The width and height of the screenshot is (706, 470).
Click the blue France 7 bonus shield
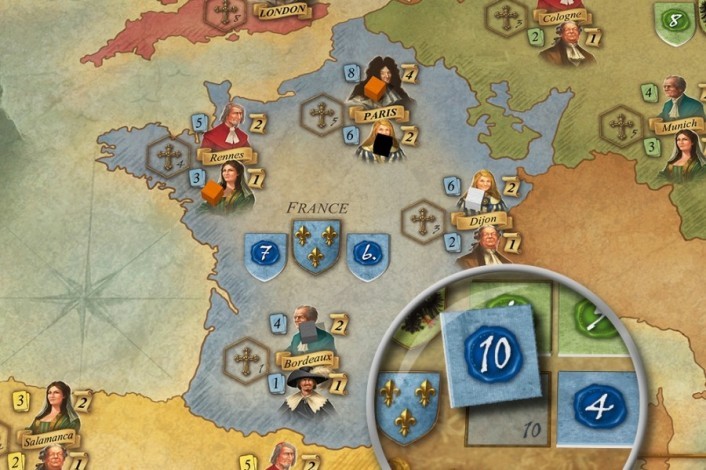click(265, 255)
